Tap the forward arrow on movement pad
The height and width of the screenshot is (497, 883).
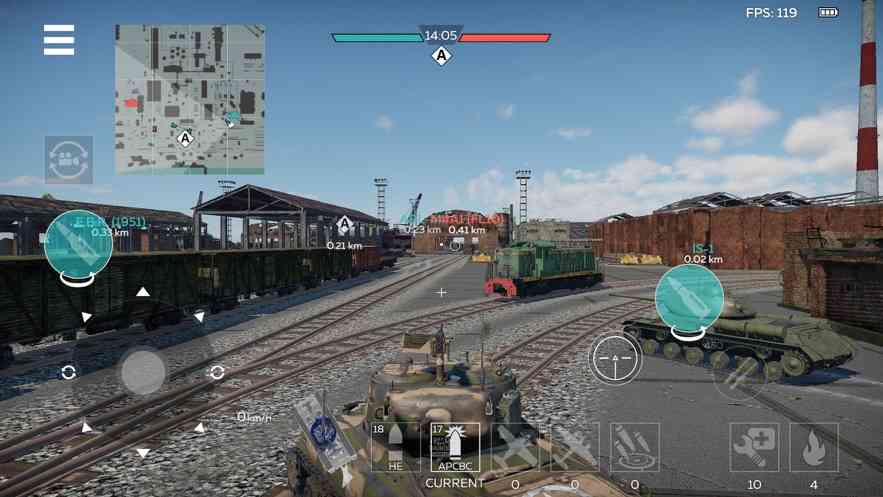click(143, 292)
